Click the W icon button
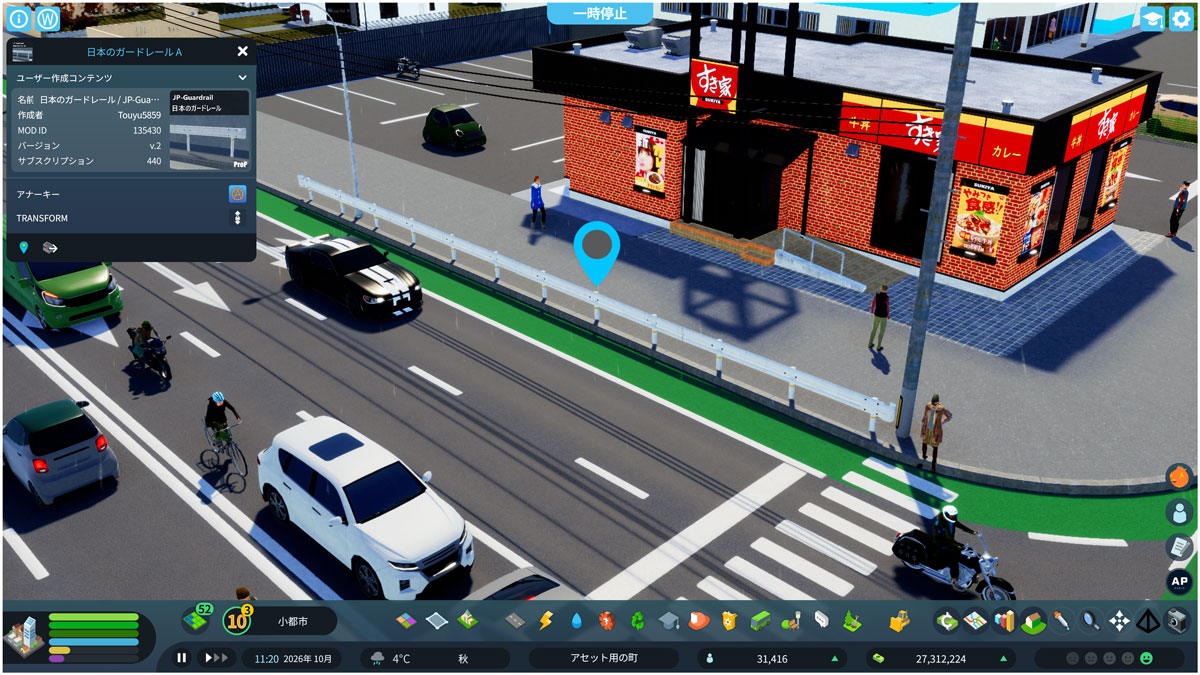 47,18
